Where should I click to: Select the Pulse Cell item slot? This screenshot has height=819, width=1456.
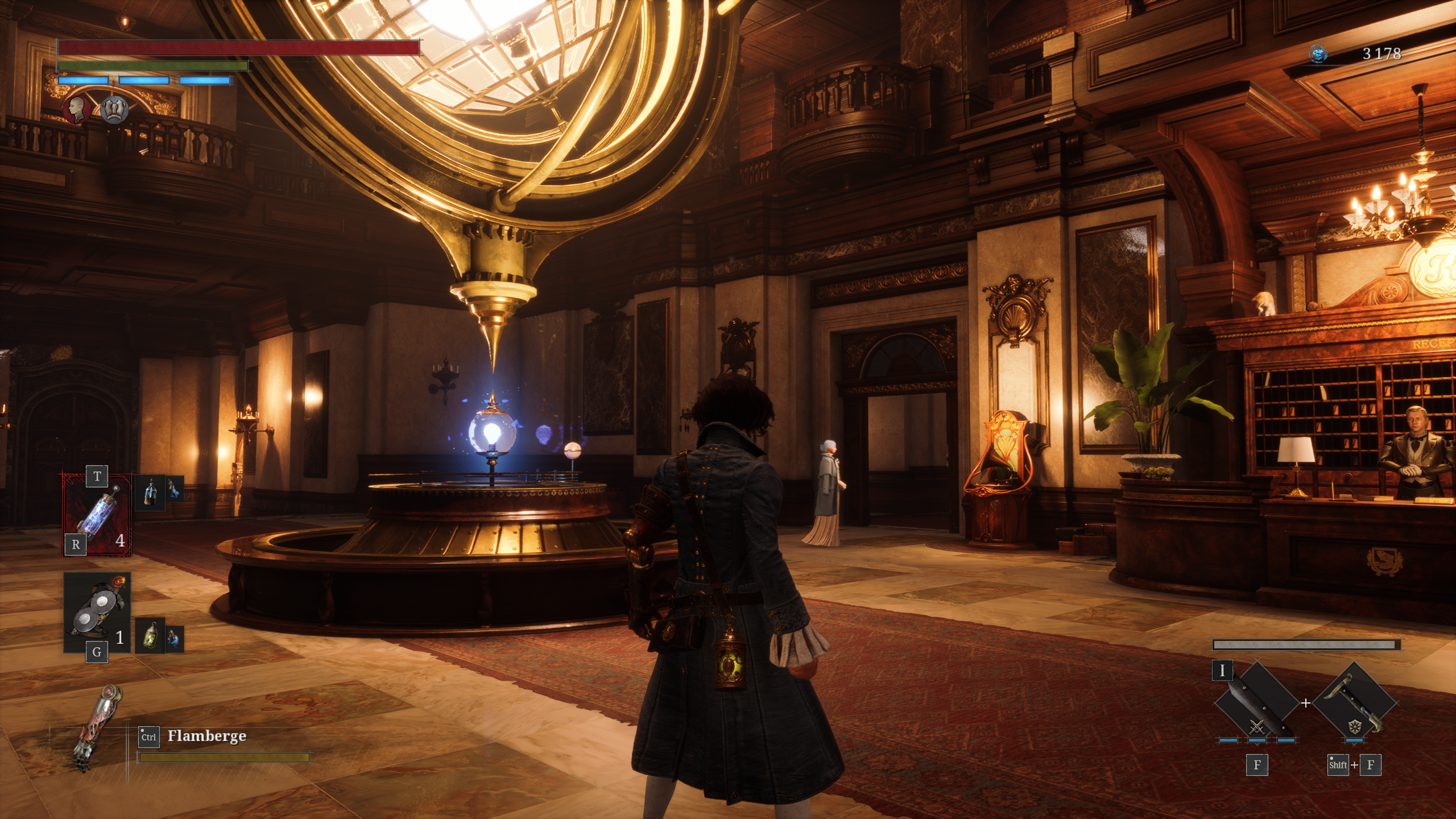(97, 515)
